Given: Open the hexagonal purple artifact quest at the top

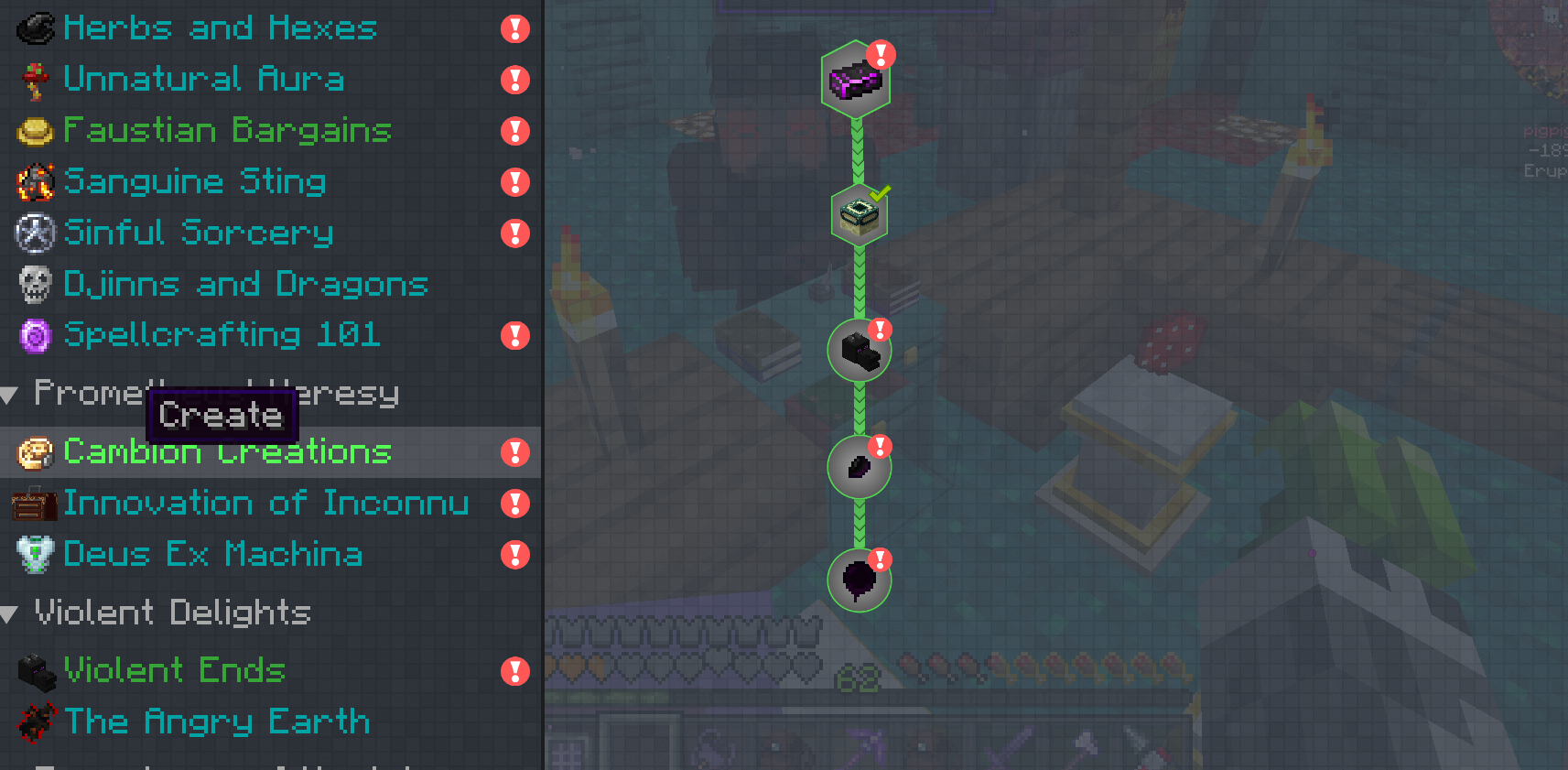Looking at the screenshot, I should click(857, 81).
